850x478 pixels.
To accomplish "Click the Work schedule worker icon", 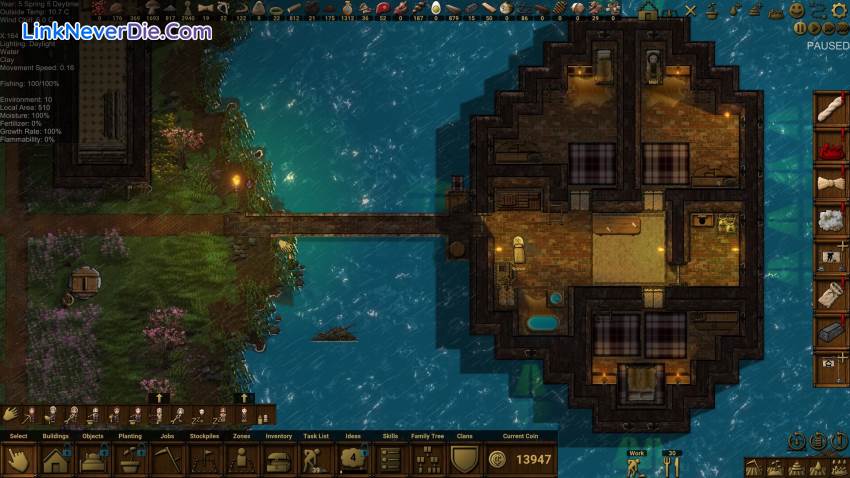I will (634, 466).
